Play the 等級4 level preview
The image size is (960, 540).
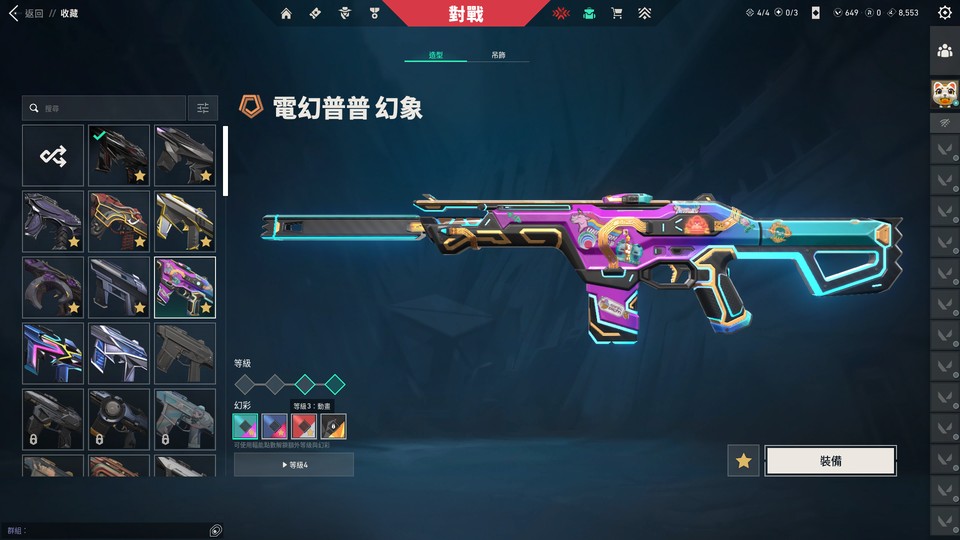(x=293, y=464)
